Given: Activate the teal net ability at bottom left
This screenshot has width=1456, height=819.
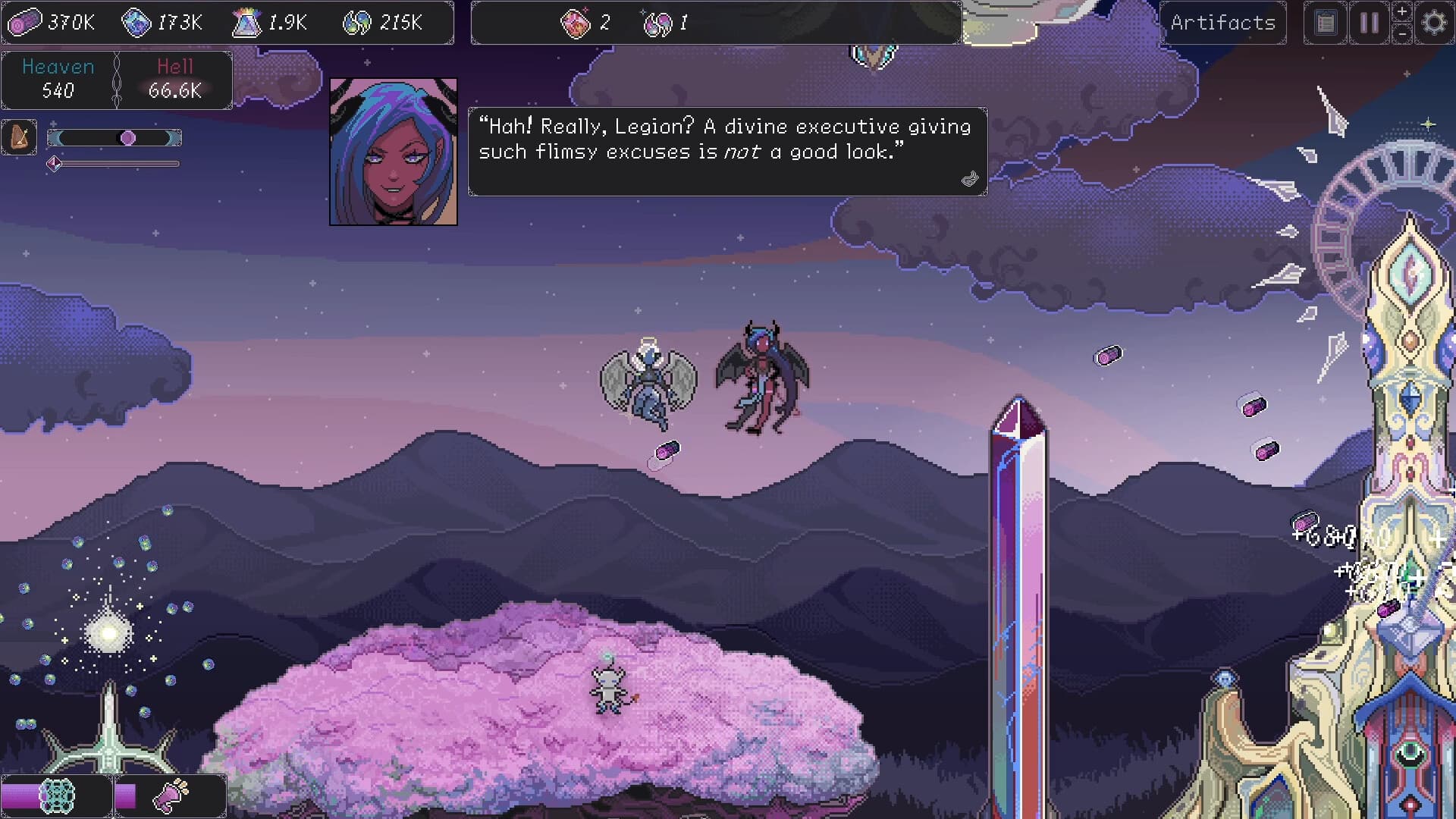Looking at the screenshot, I should point(56,795).
